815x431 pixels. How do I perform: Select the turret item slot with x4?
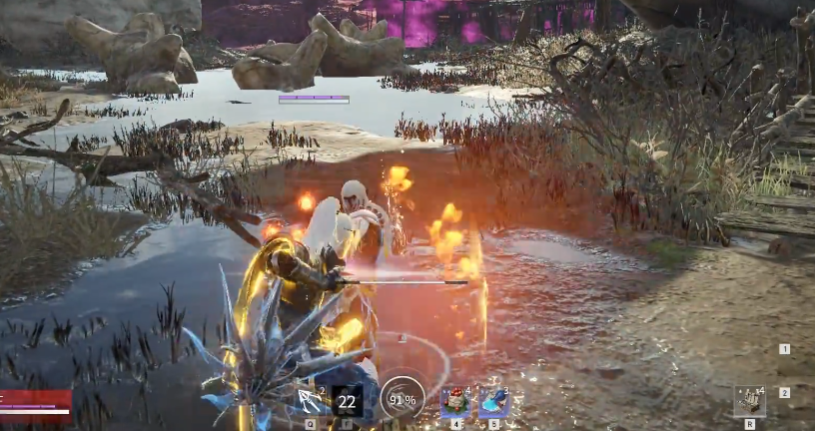pos(749,401)
